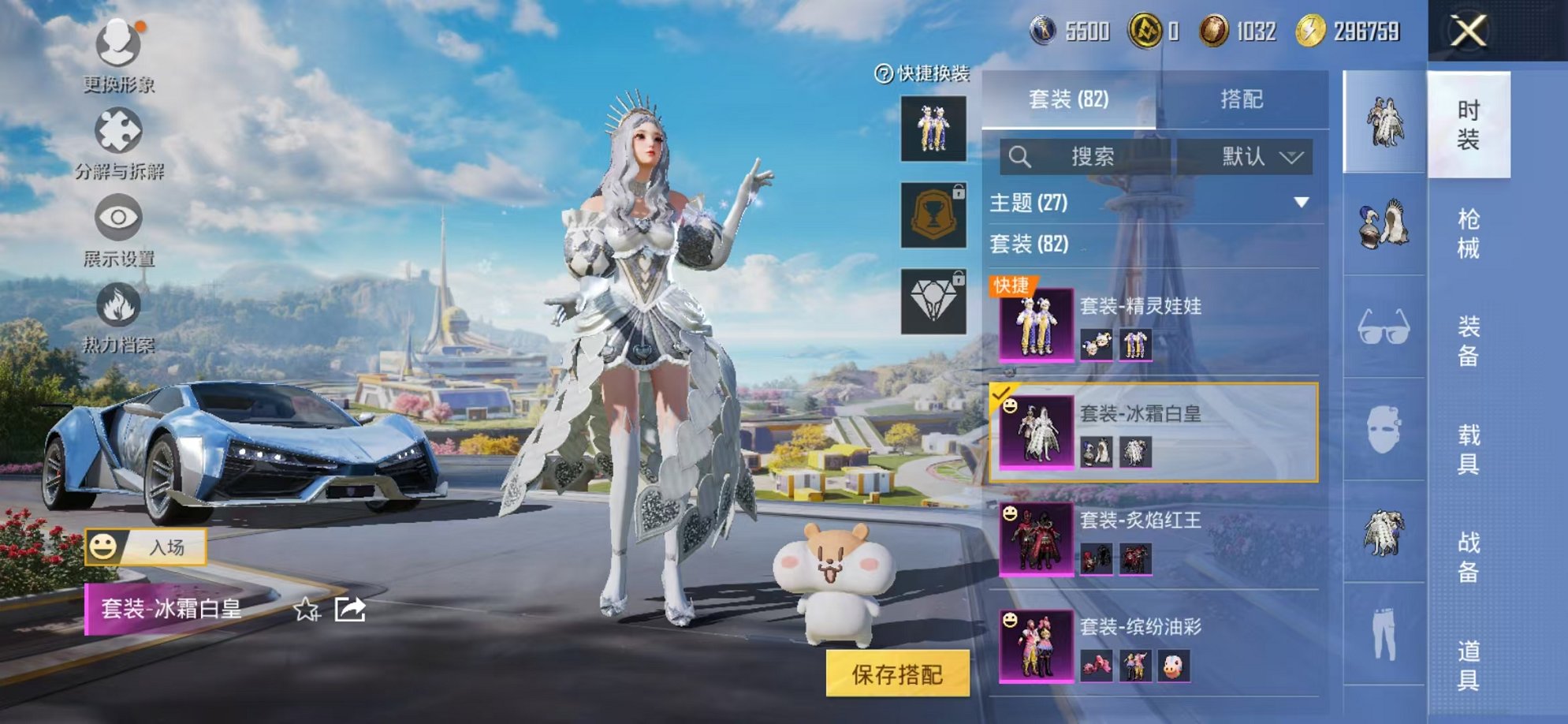
Task: Select the 分解与拆解 dismantle function
Action: 117,146
